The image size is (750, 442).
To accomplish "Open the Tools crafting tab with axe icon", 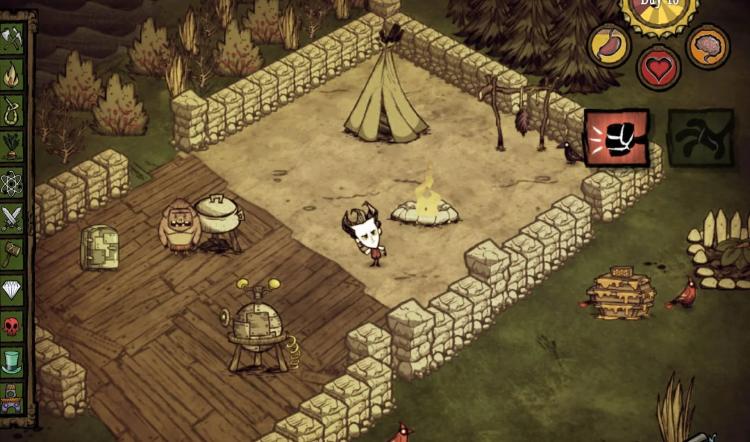I will click(12, 39).
